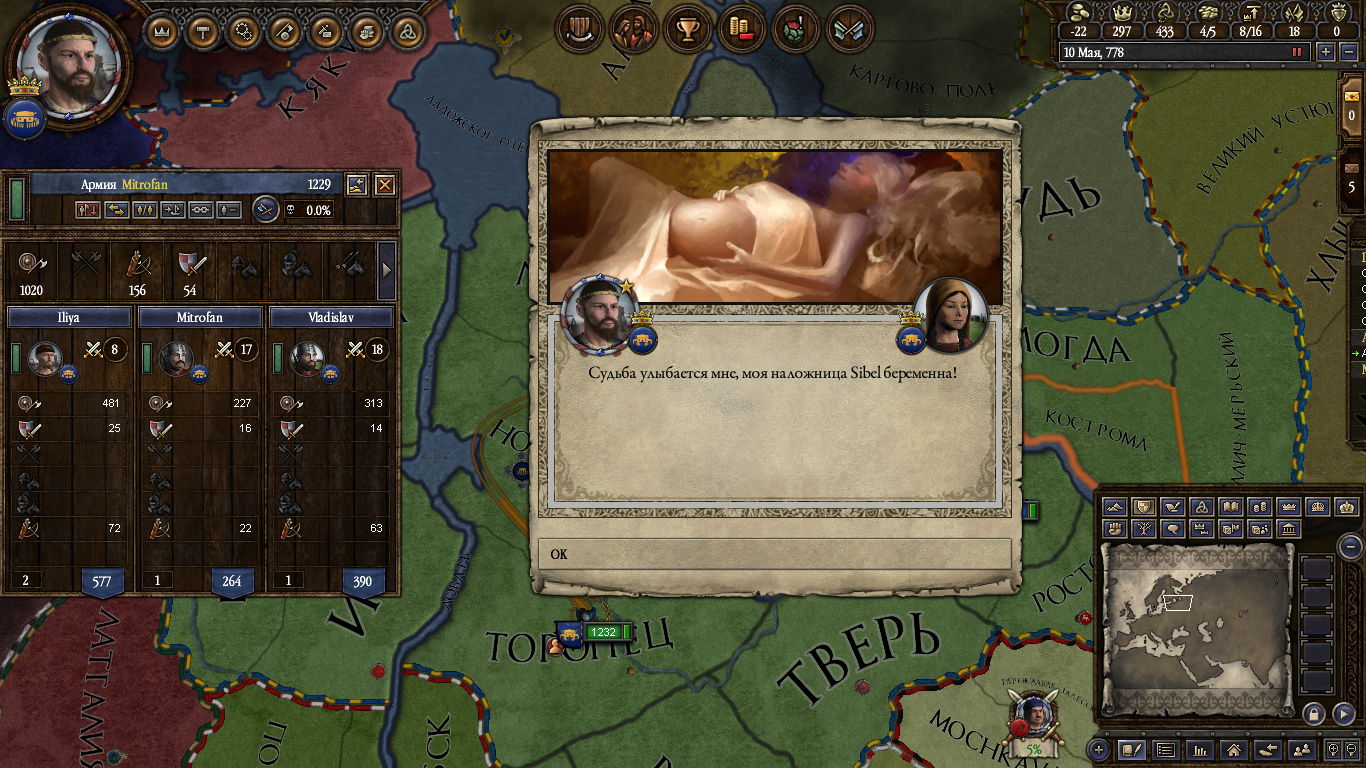The image size is (1366, 768).
Task: Go to home capital location
Action: pyautogui.click(x=1233, y=749)
